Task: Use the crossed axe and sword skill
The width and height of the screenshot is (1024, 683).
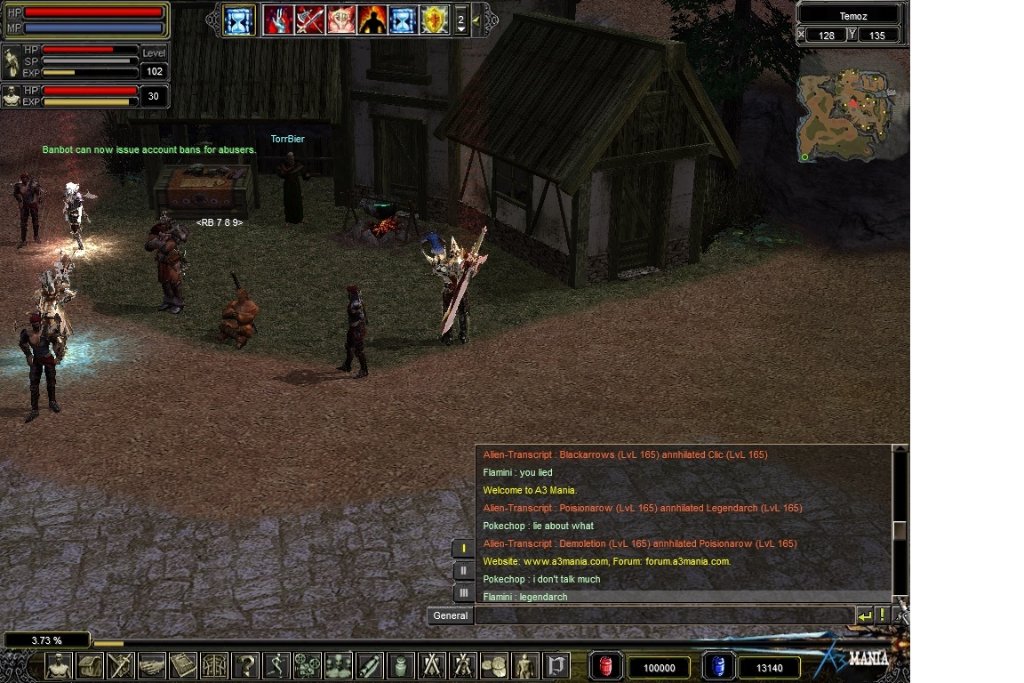Action: 309,19
